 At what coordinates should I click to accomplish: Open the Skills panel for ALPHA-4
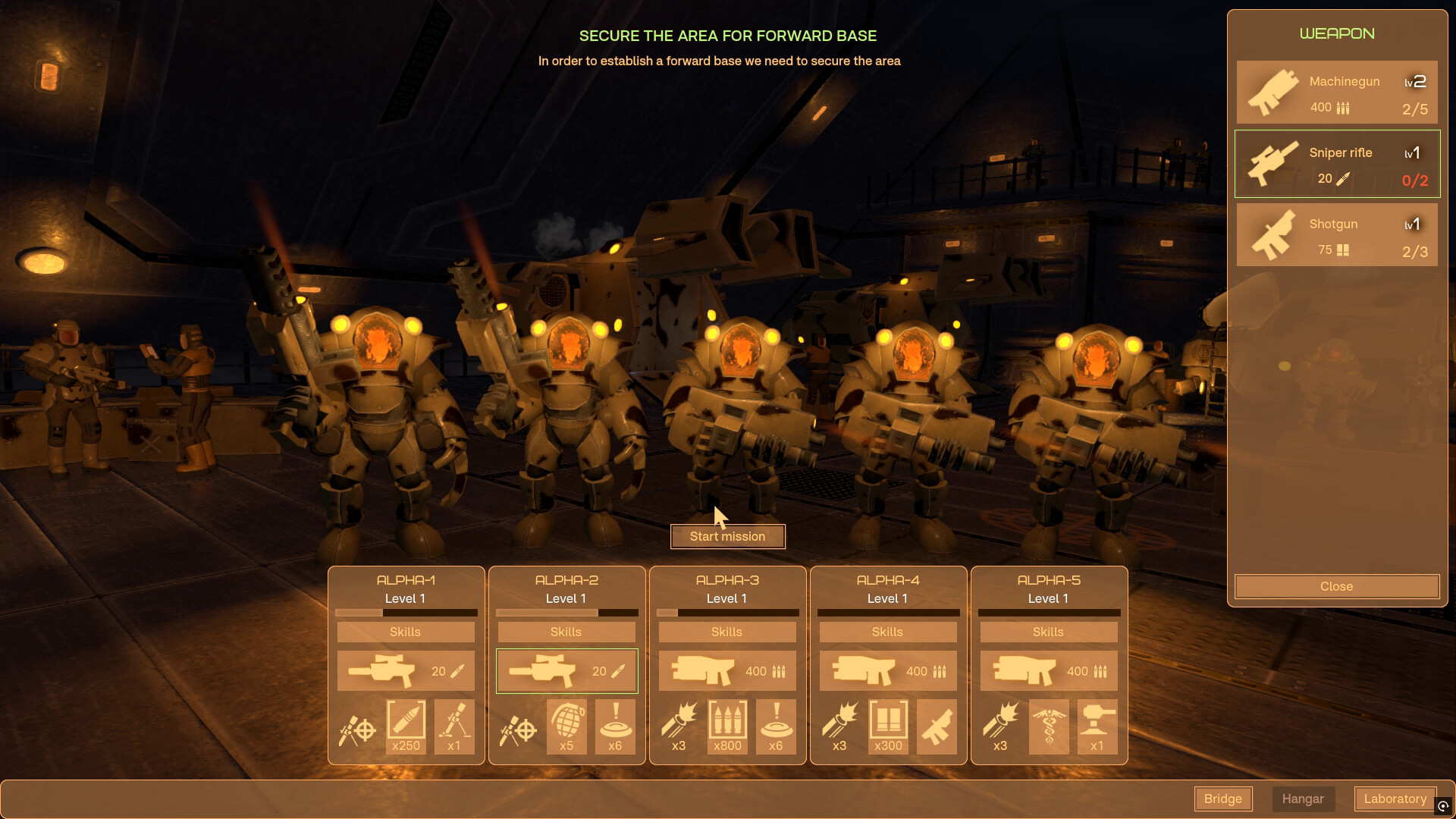(x=888, y=631)
